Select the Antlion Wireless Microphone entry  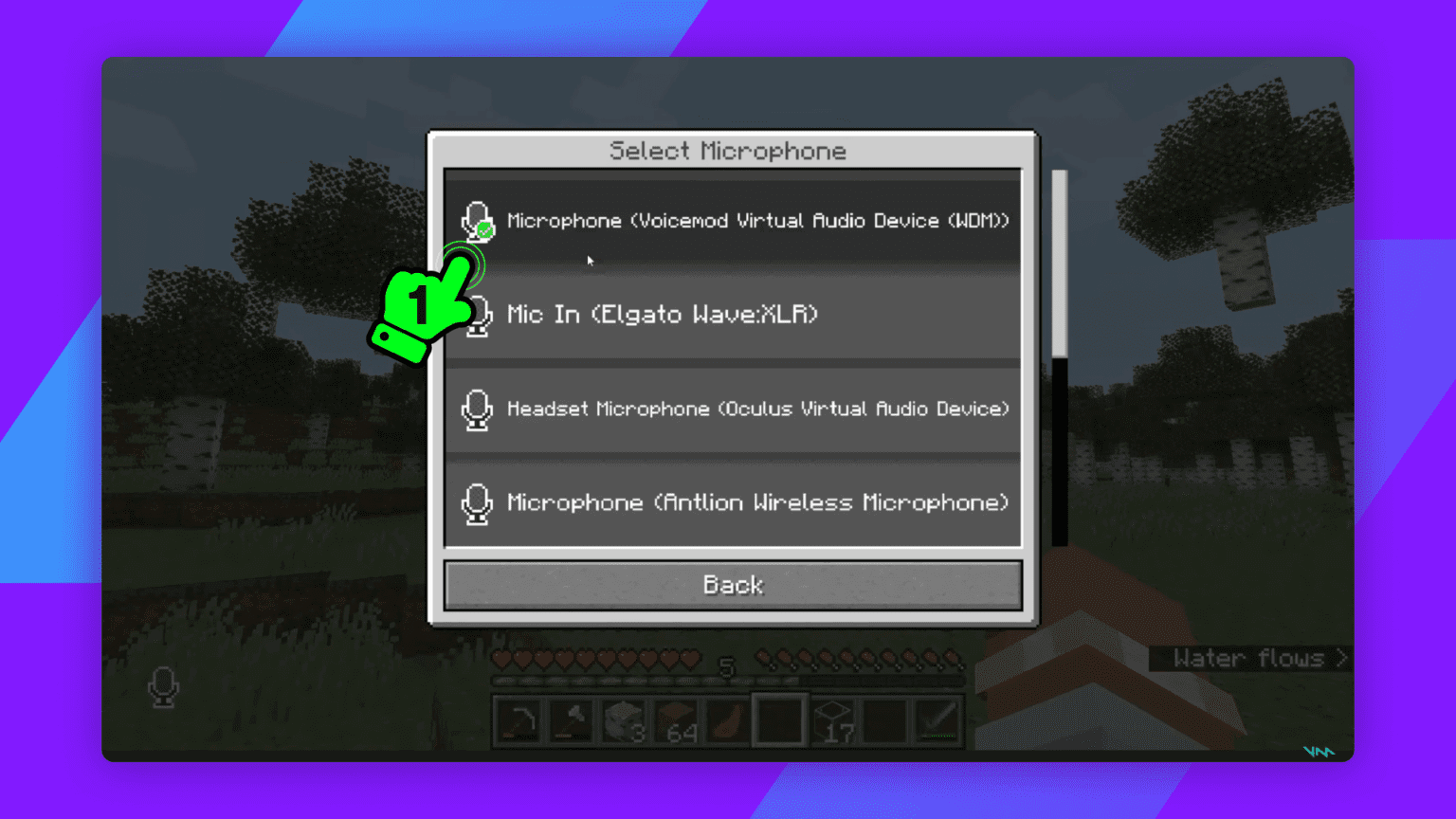coord(733,502)
